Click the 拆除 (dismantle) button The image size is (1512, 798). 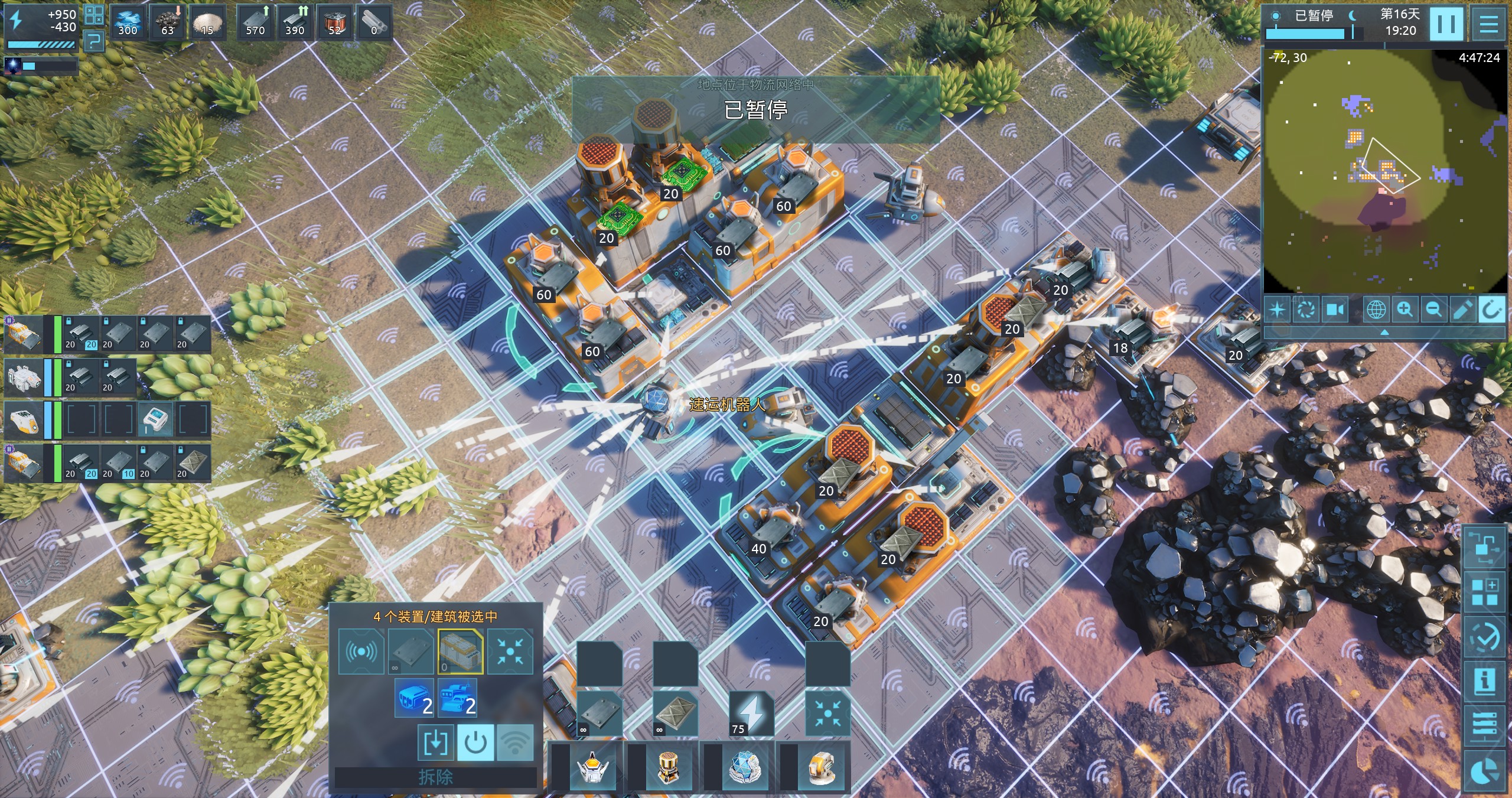[x=435, y=777]
